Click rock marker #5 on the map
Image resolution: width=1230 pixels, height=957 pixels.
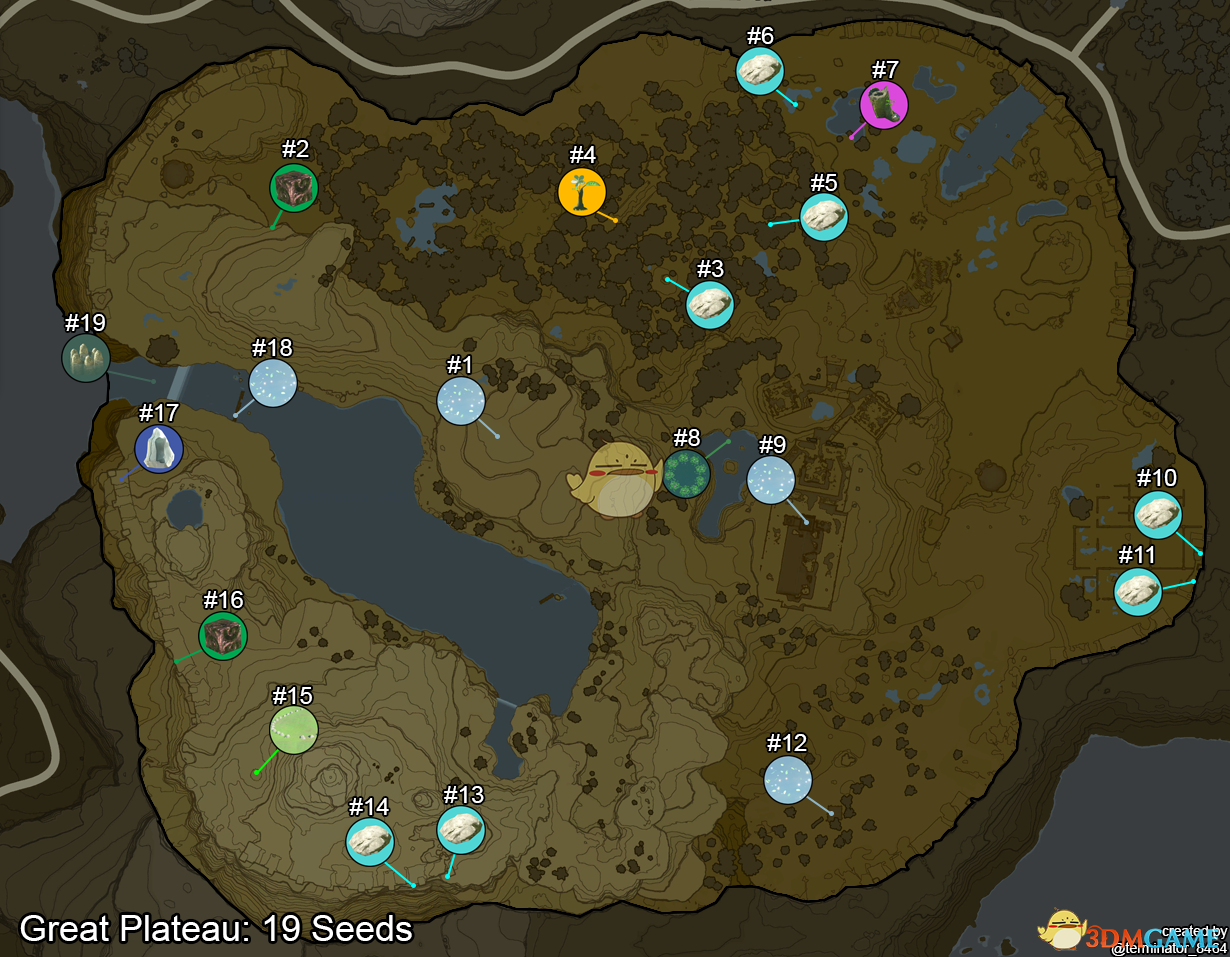(x=824, y=217)
